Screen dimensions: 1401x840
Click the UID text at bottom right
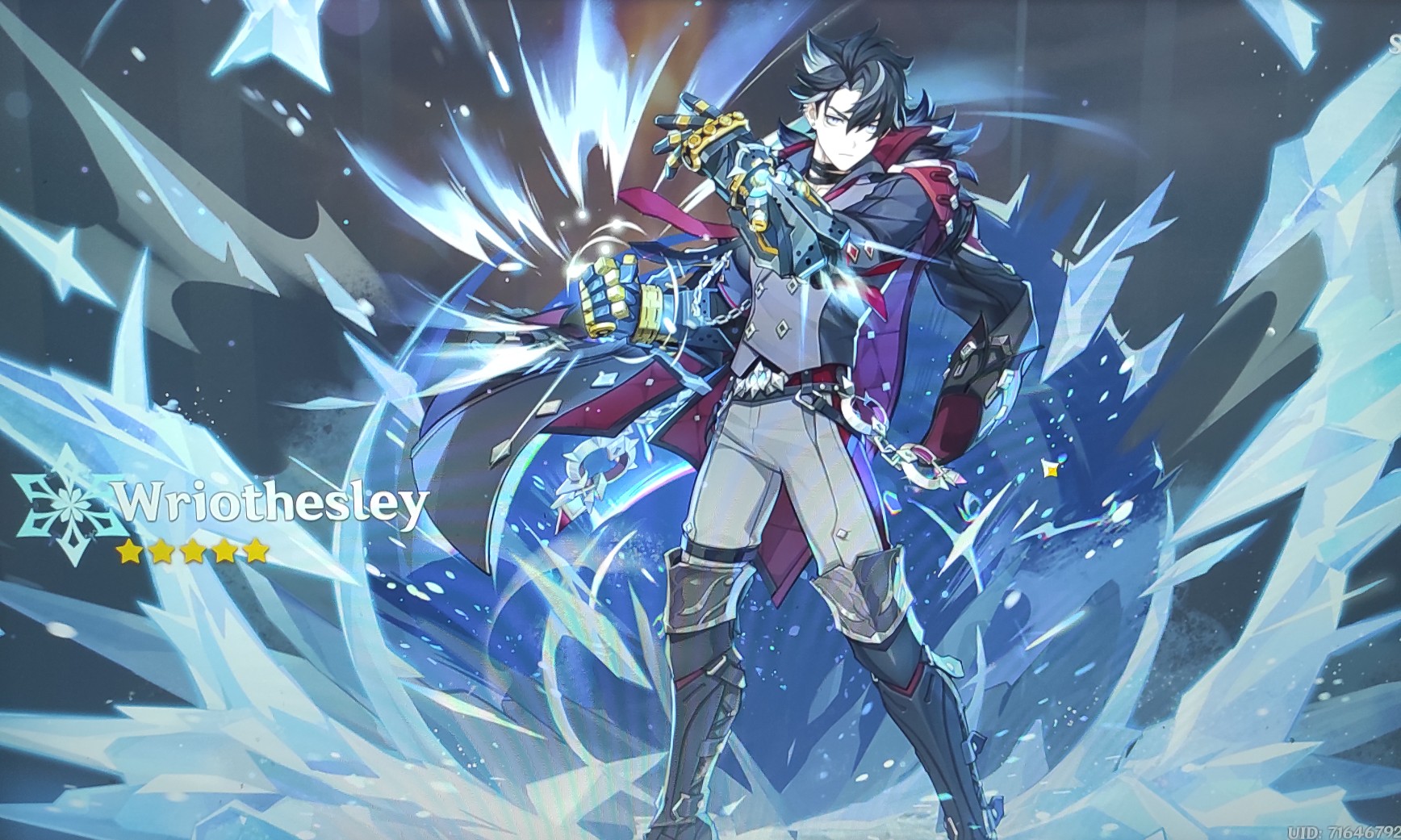pos(1343,831)
